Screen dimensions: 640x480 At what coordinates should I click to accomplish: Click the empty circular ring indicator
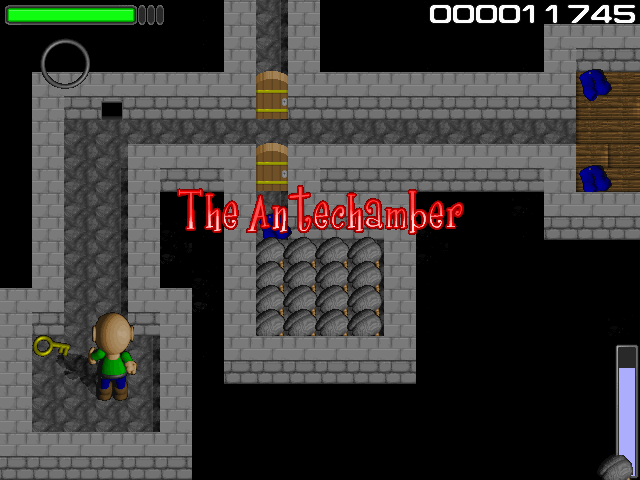click(x=65, y=64)
